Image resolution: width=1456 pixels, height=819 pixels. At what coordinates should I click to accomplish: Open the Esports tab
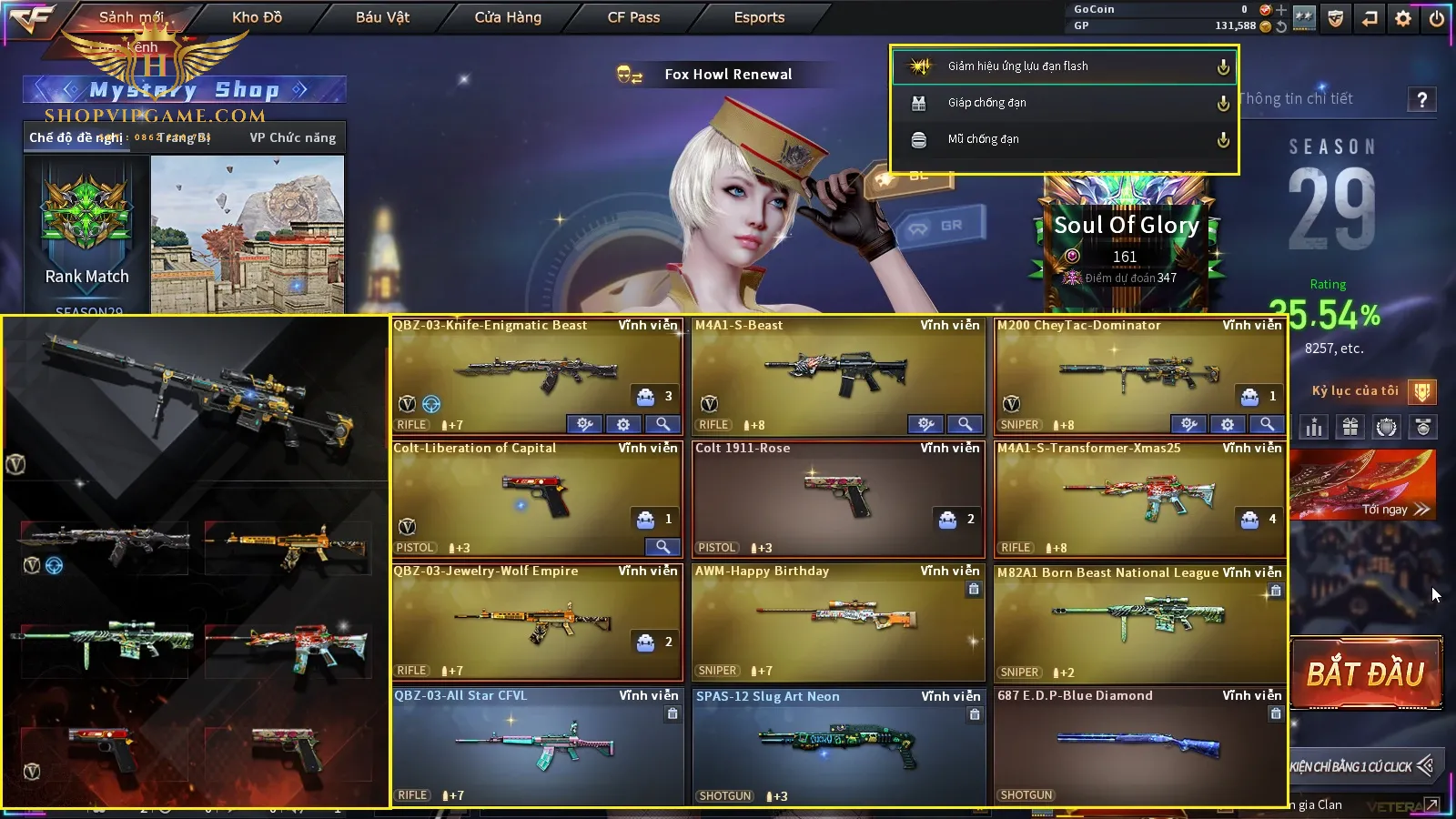759,17
